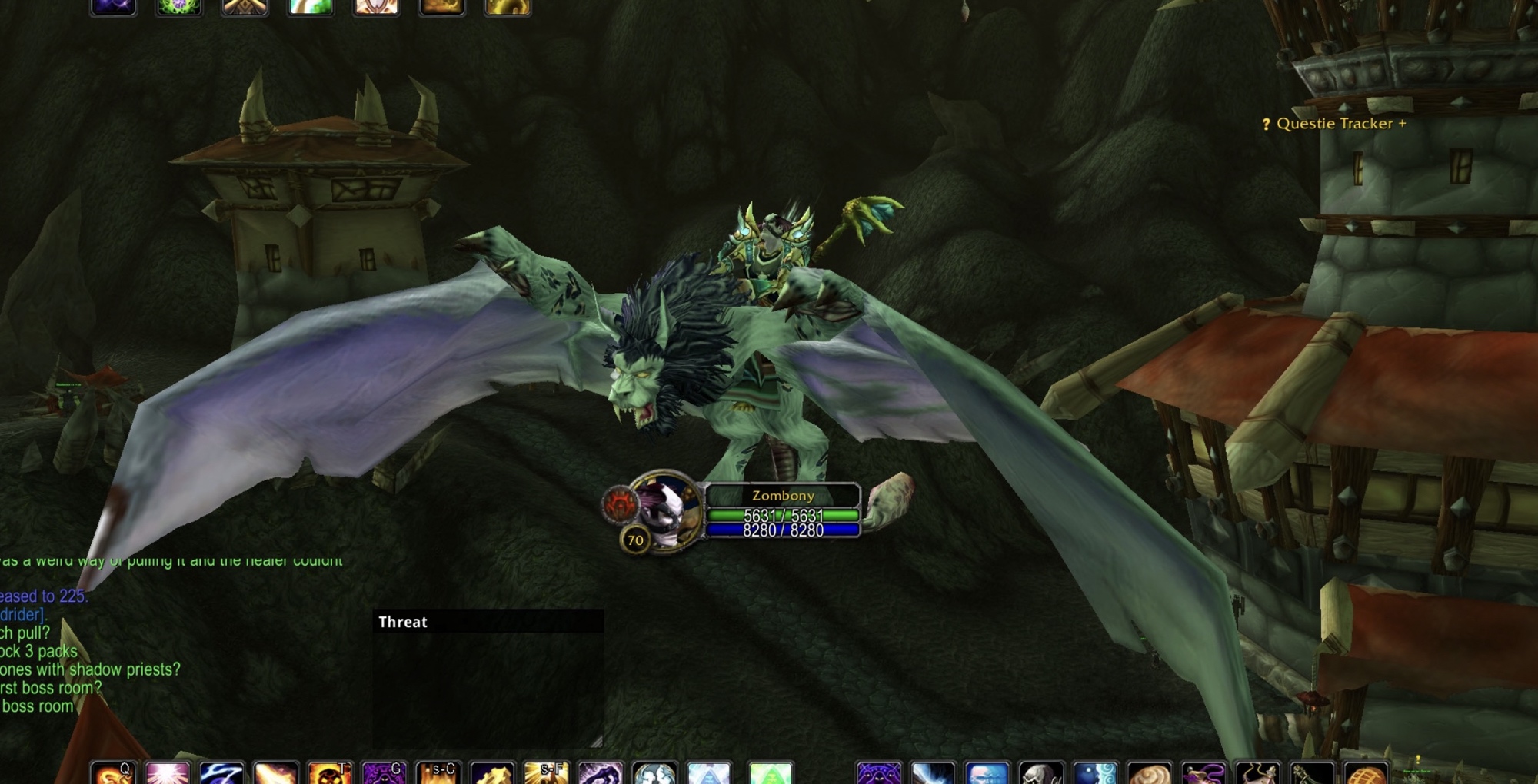Use the two pale faces ability
1538x784 pixels.
654,773
